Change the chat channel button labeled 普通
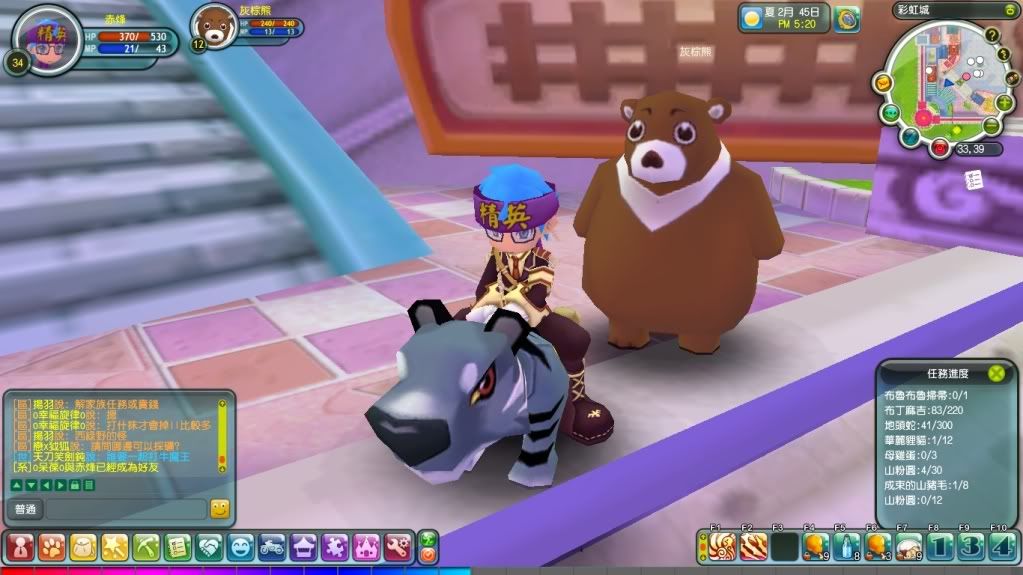1023x575 pixels. click(x=25, y=509)
